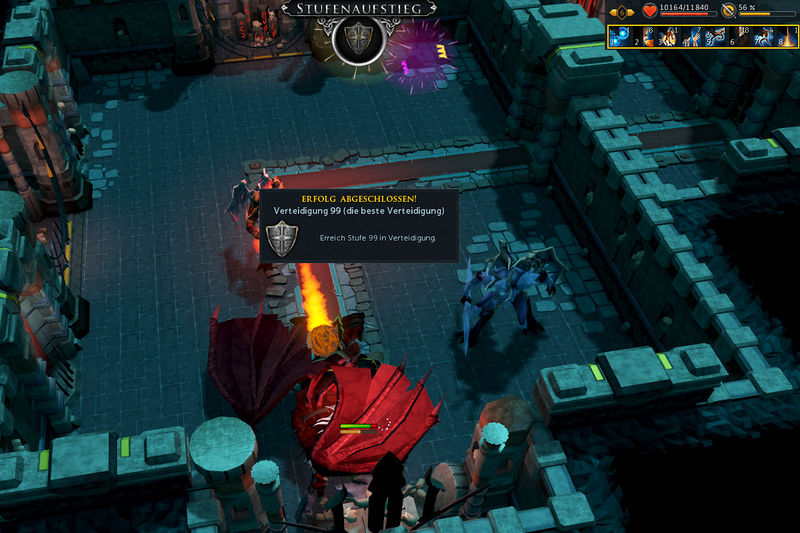Viewport: 800px width, 533px height.
Task: Switch to the next action bar with right arrow
Action: 631,12
